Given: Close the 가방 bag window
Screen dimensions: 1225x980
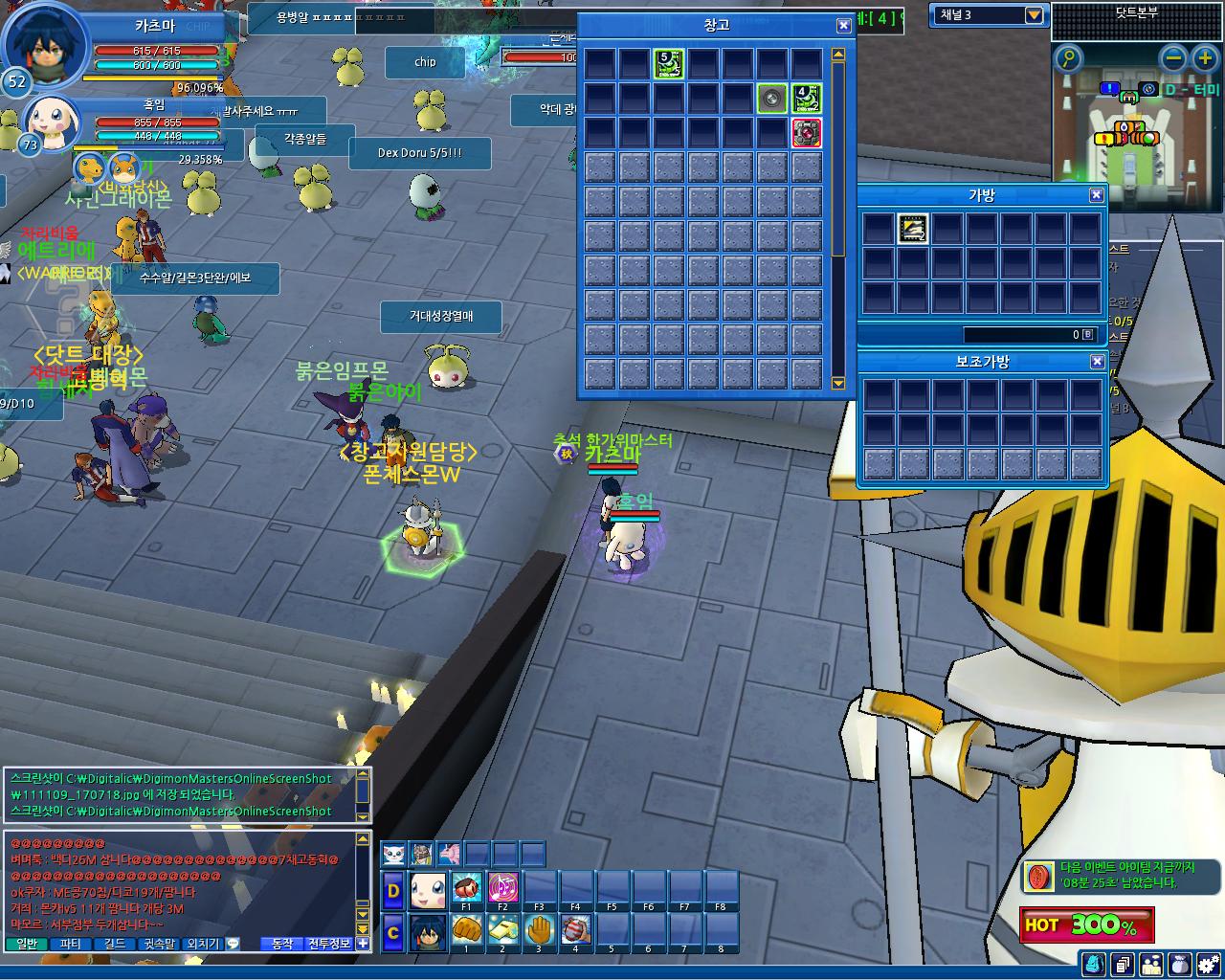Looking at the screenshot, I should point(1097,195).
